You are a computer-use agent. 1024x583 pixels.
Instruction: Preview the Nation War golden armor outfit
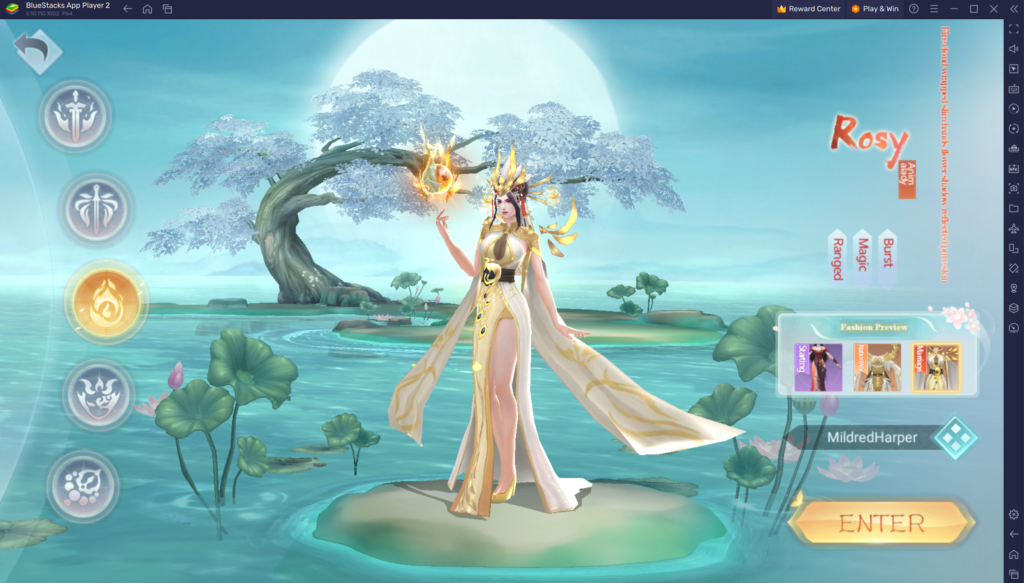(x=877, y=367)
